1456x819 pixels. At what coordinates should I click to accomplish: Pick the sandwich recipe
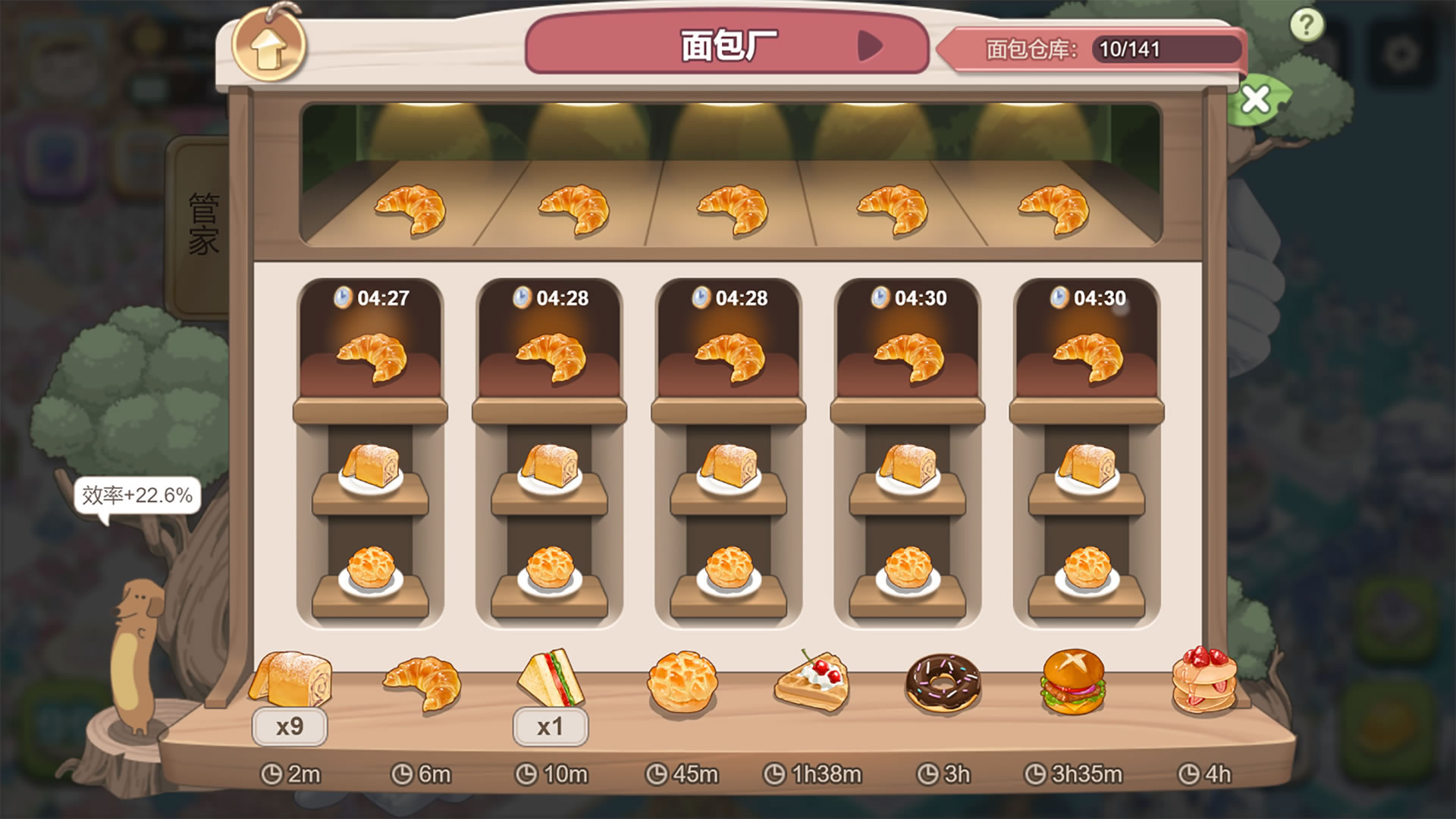click(x=551, y=679)
